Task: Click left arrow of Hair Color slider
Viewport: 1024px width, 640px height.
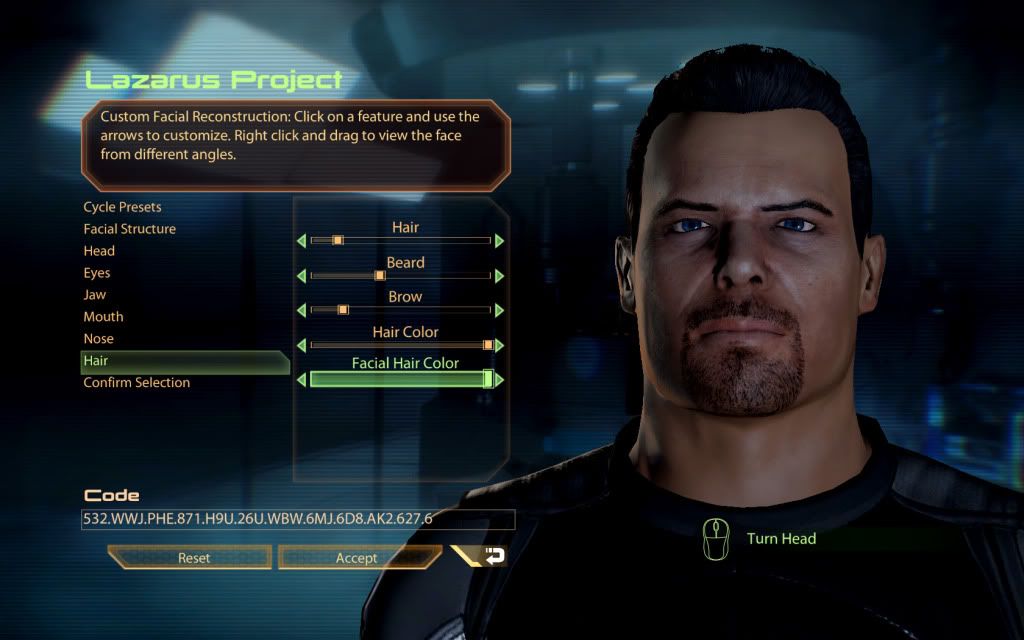Action: tap(301, 345)
